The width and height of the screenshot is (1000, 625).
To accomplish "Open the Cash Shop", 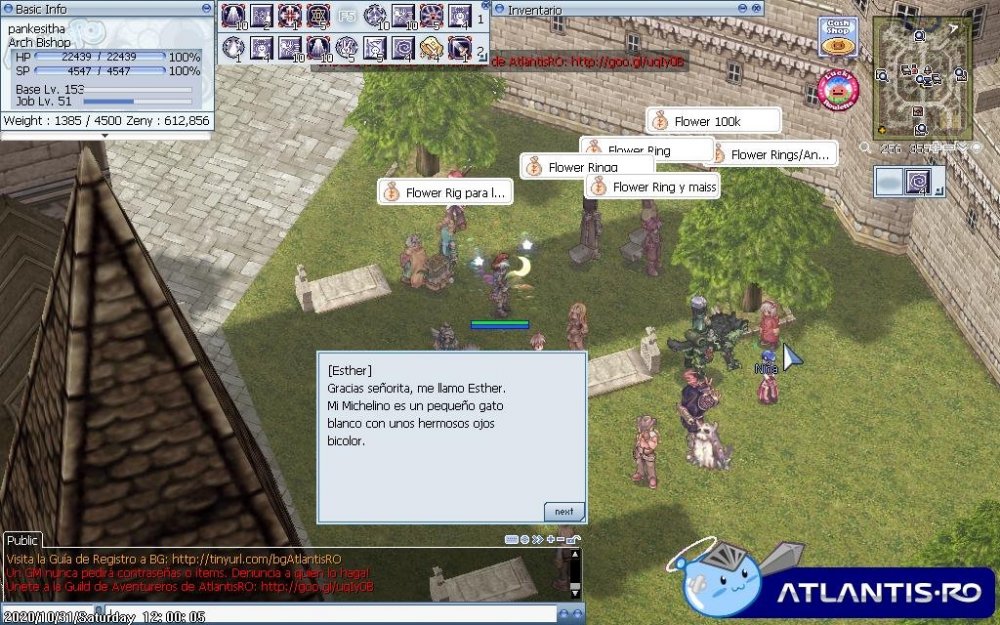I will coord(838,37).
